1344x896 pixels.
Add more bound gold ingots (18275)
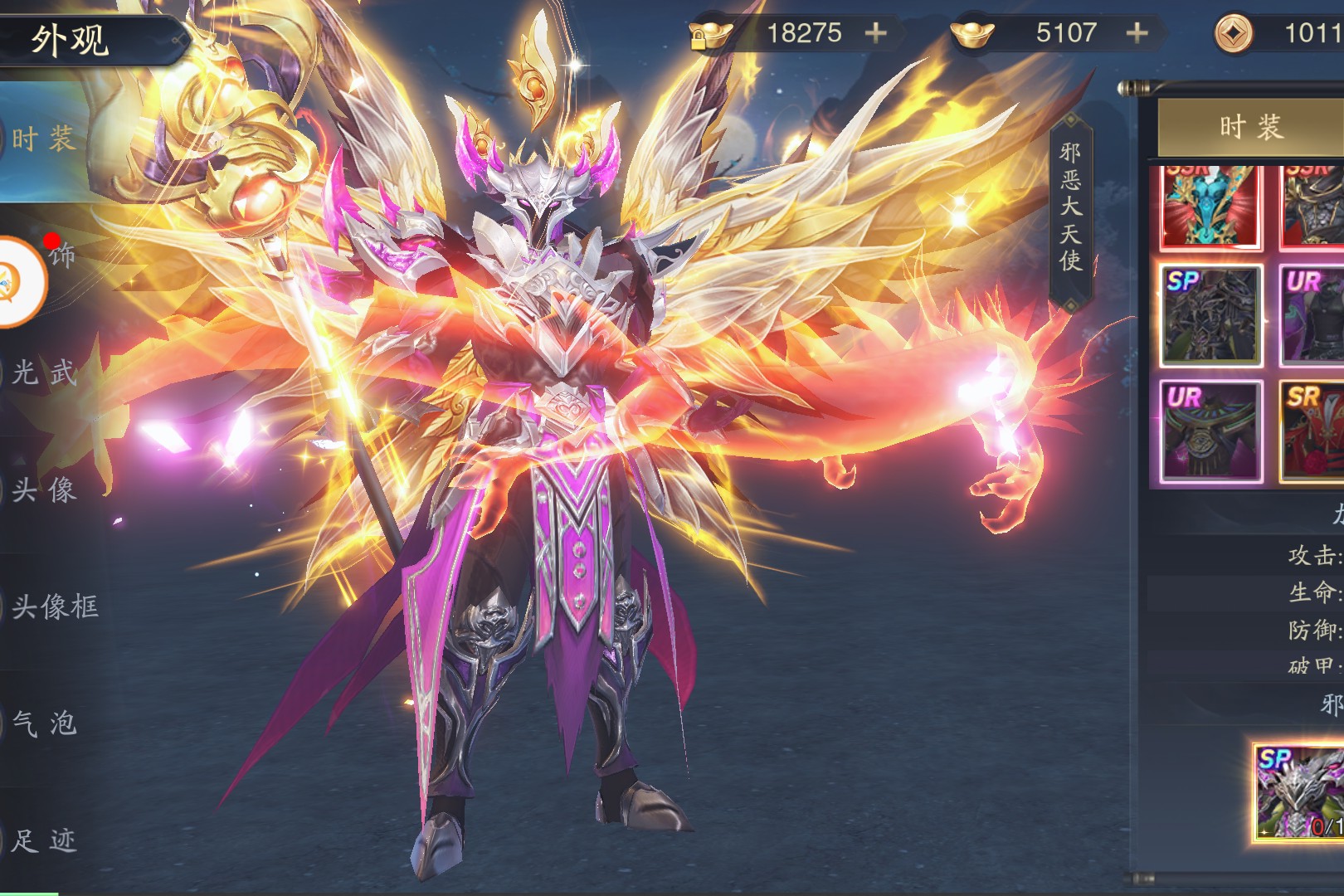(876, 33)
